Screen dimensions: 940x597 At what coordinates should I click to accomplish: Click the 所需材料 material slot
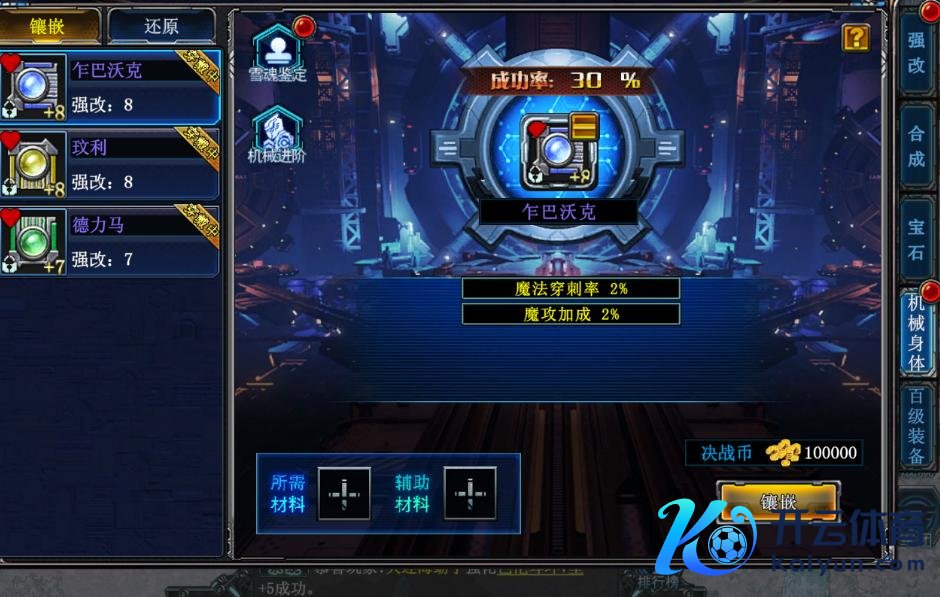pos(344,493)
